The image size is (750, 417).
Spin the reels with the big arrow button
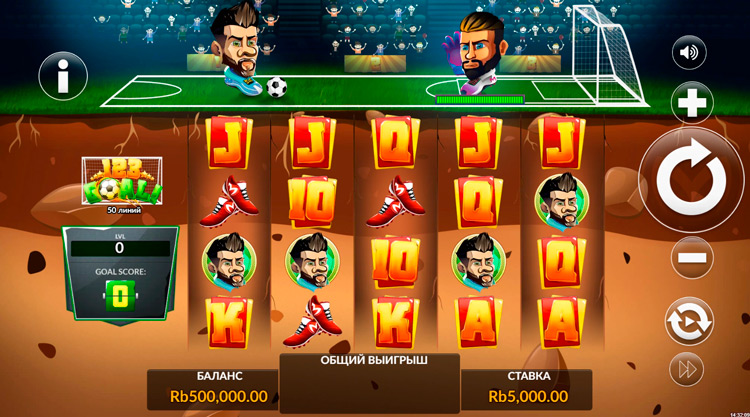[690, 179]
